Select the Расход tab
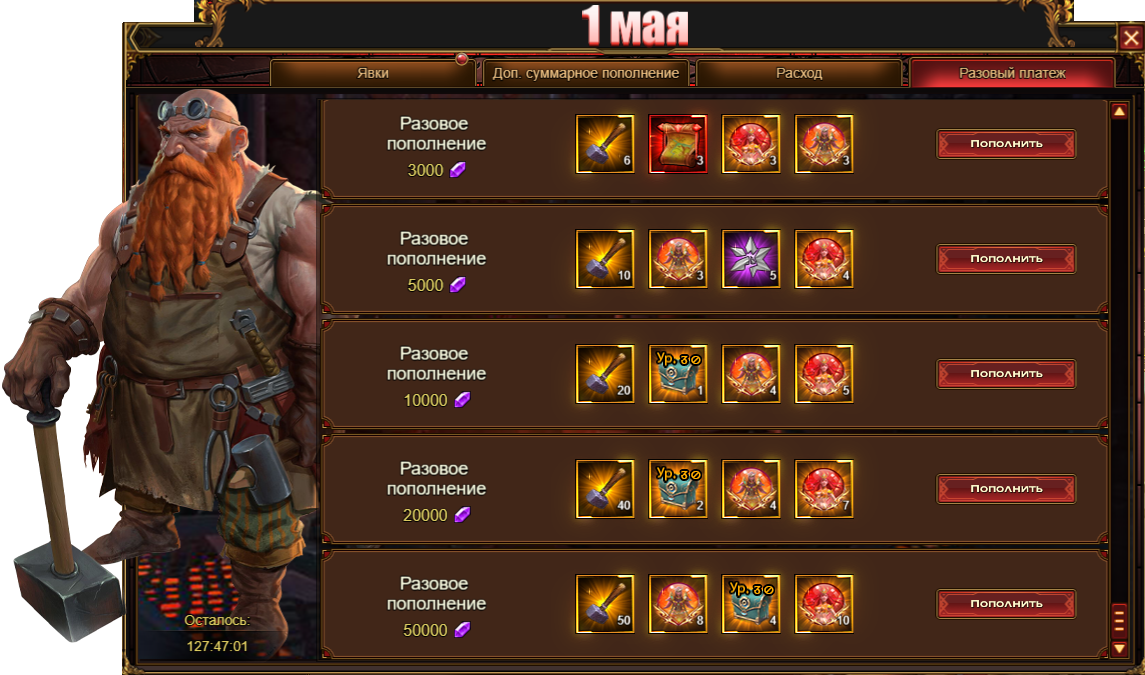The height and width of the screenshot is (675, 1145). coord(799,74)
